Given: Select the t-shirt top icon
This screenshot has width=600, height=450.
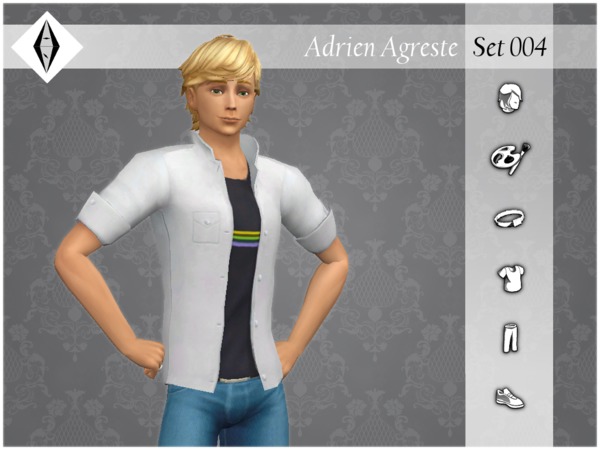Looking at the screenshot, I should pyautogui.click(x=509, y=276).
